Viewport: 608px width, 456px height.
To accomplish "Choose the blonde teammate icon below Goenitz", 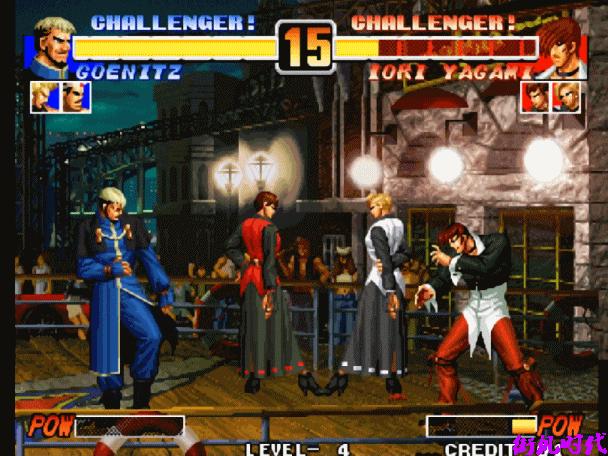I will [42, 96].
